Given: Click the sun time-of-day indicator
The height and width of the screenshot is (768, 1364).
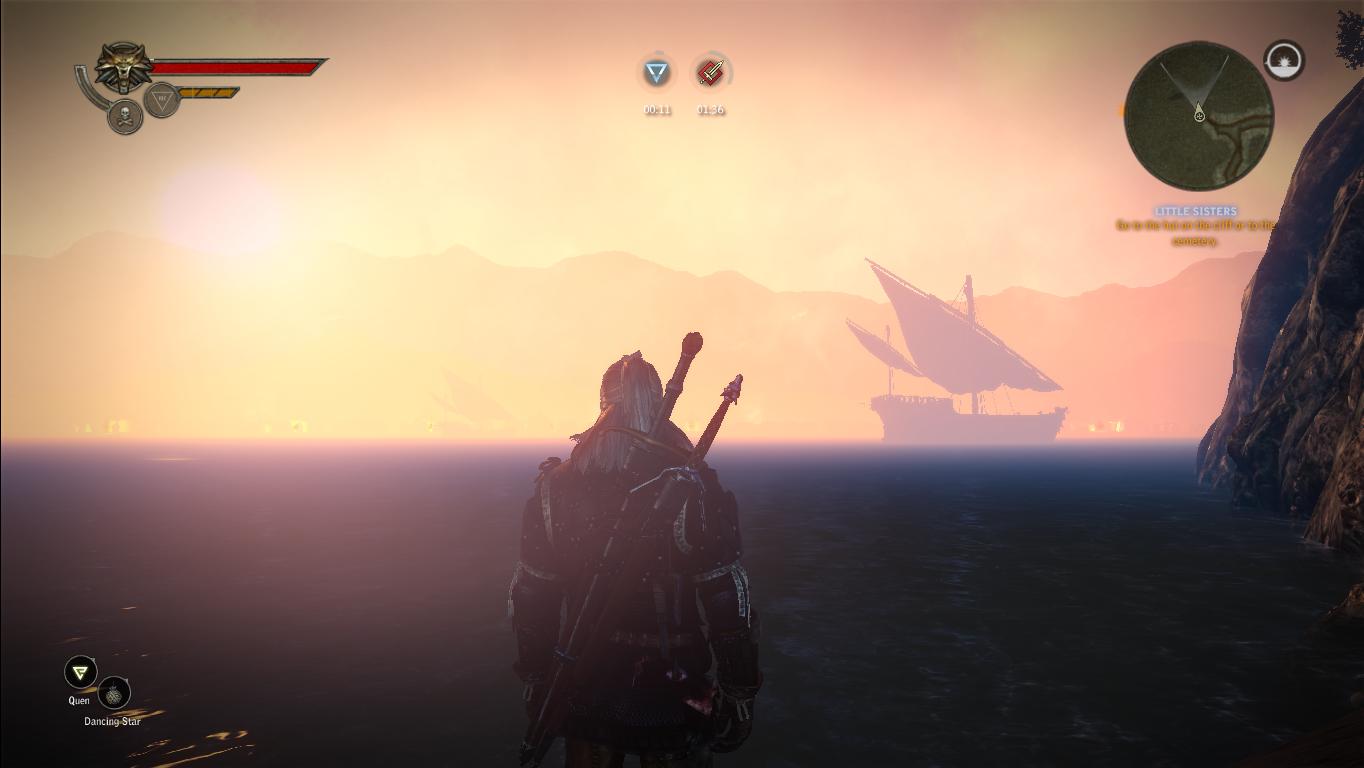Looking at the screenshot, I should 1284,61.
